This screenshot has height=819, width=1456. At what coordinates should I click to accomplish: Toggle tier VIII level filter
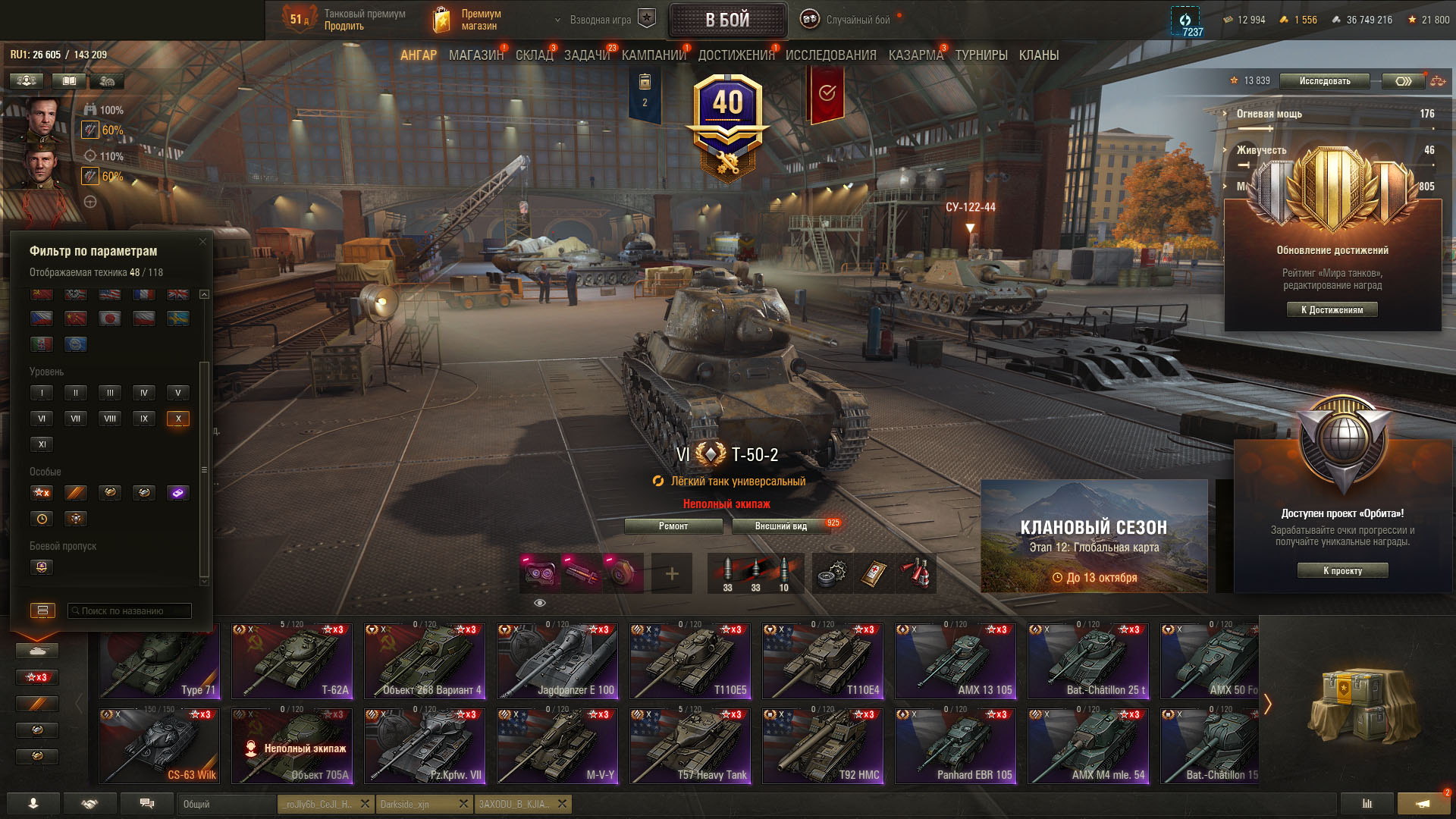tap(110, 419)
